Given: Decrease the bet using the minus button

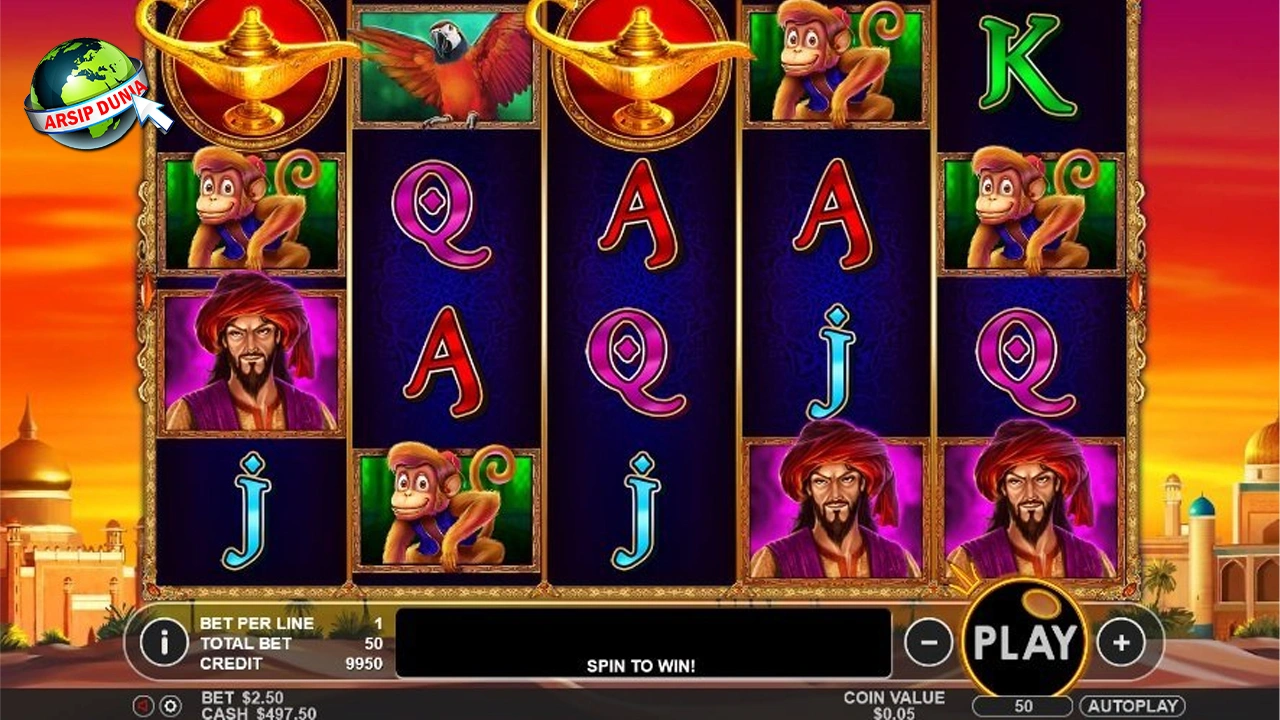Looking at the screenshot, I should [x=928, y=640].
